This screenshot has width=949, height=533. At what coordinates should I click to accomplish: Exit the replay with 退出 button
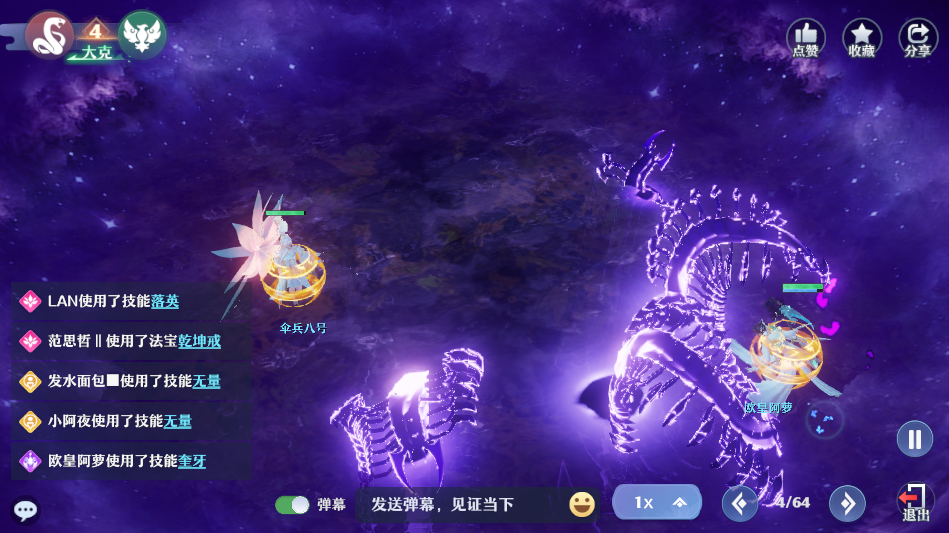coord(914,501)
